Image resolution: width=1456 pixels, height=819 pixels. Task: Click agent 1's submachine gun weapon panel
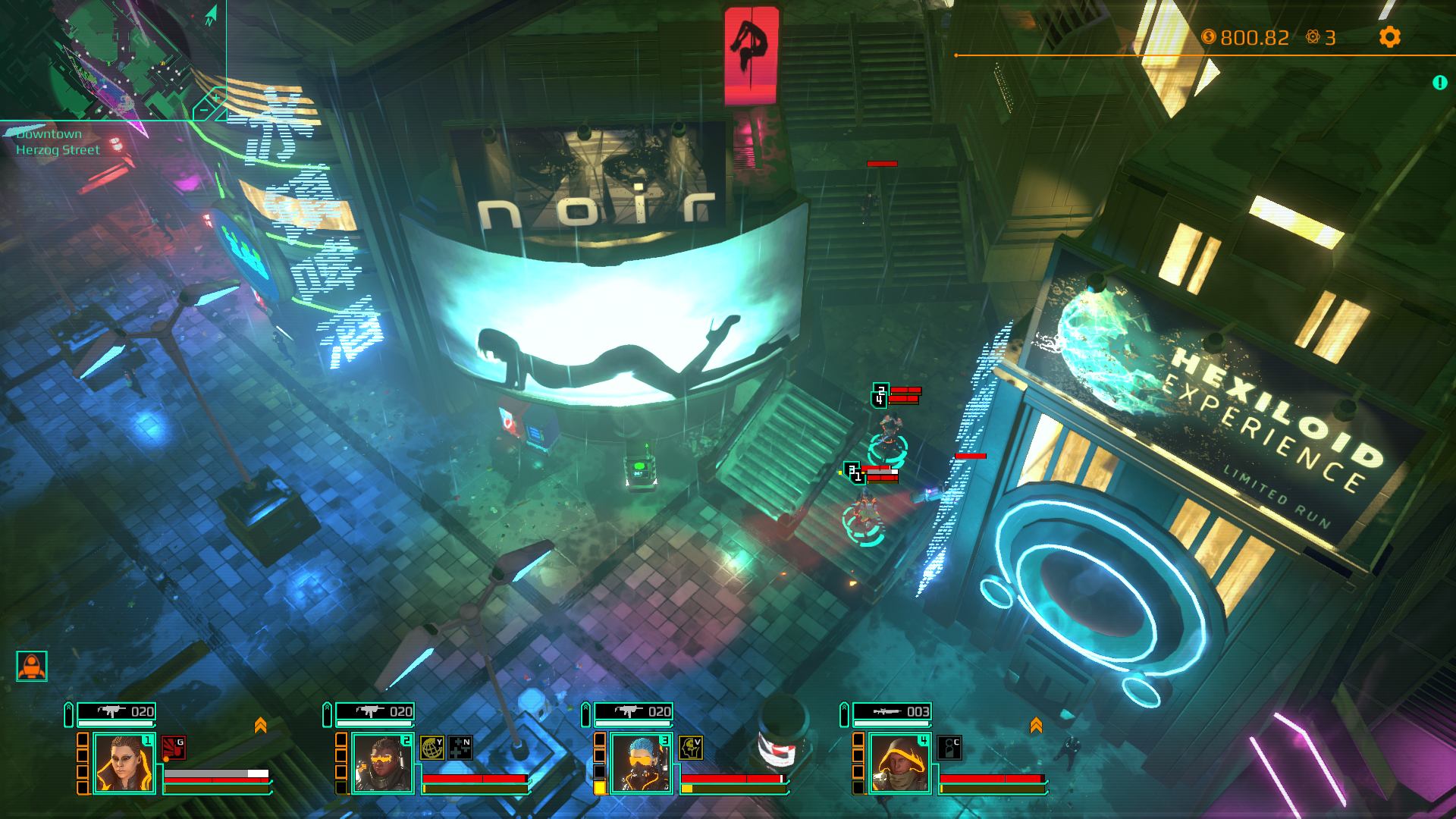[117, 711]
